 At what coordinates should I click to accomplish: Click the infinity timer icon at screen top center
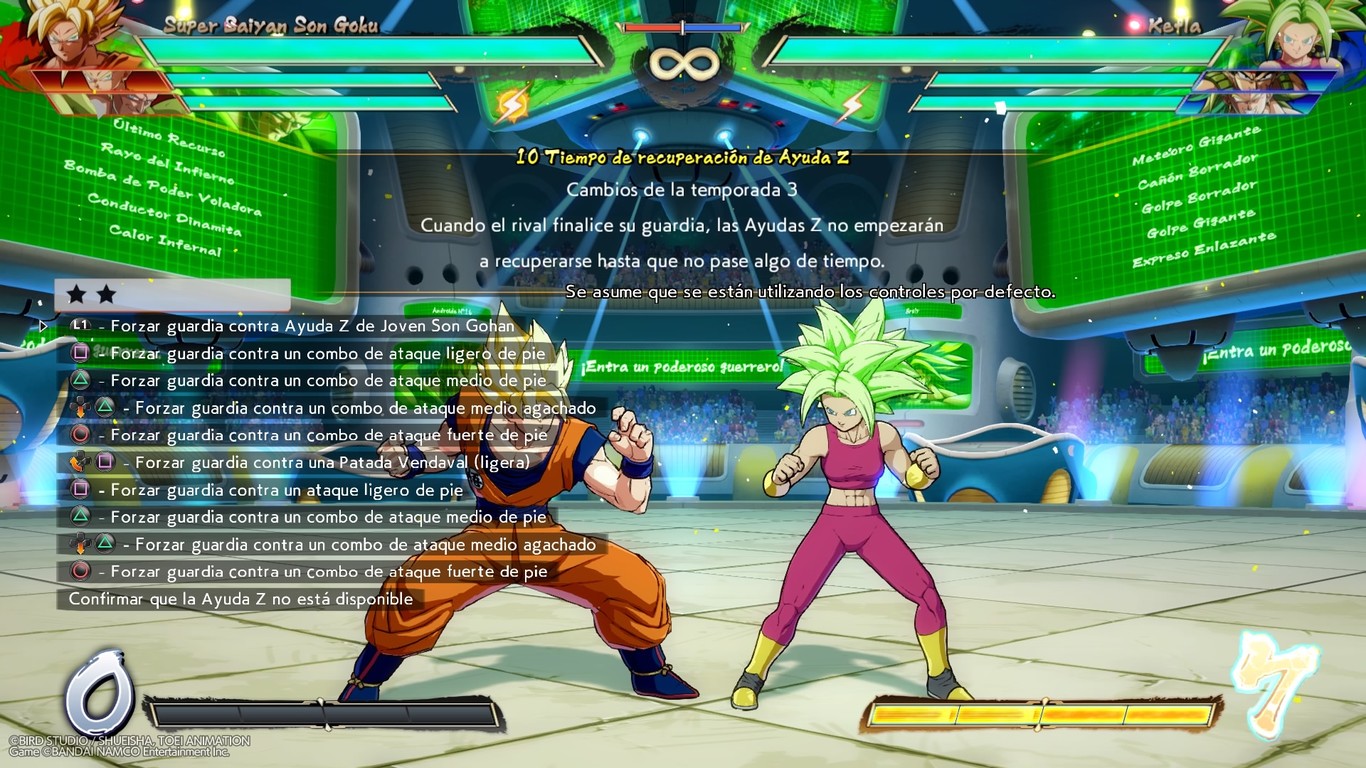click(x=683, y=62)
